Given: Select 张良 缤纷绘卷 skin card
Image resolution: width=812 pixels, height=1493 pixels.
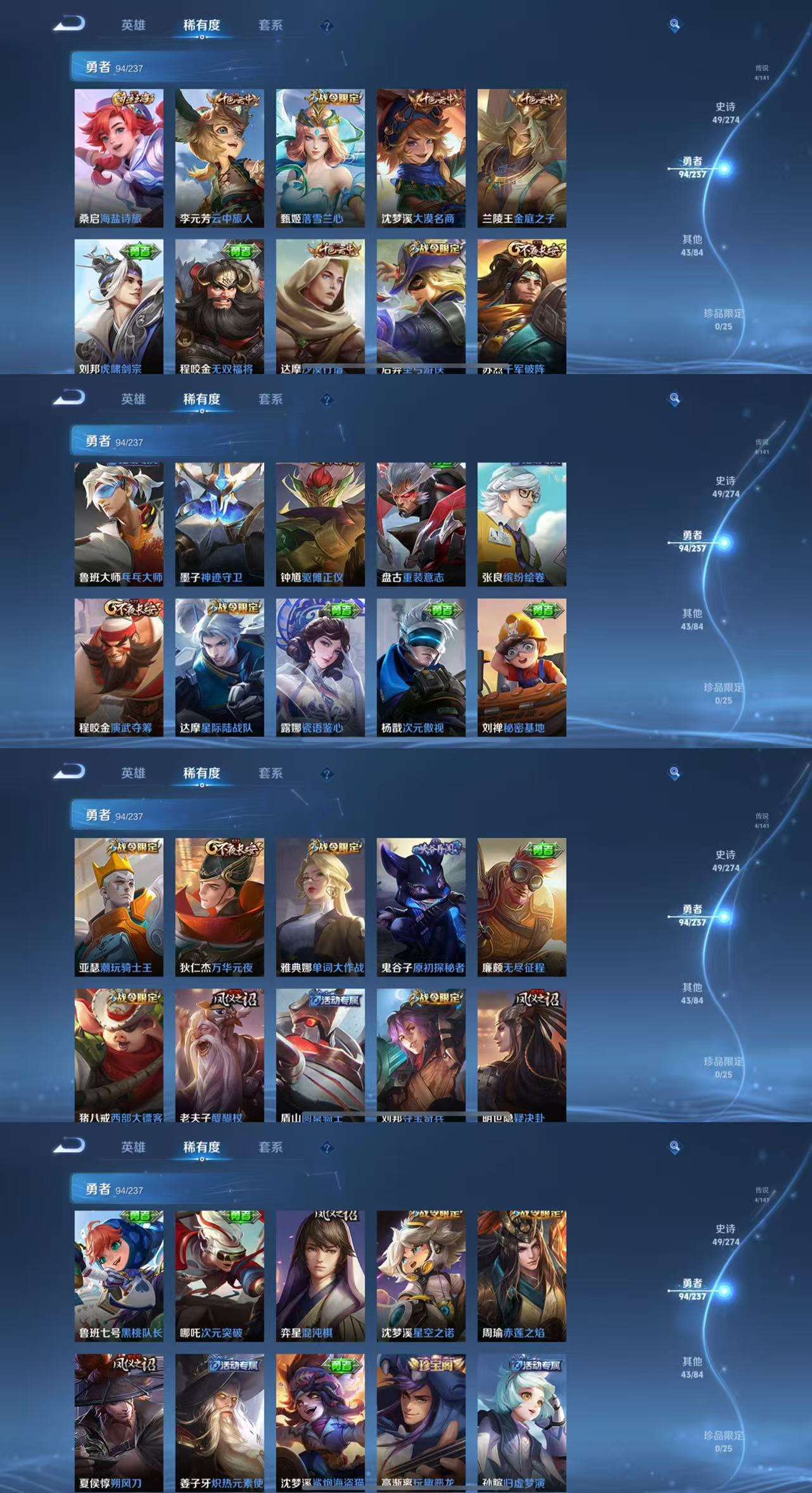Looking at the screenshot, I should pyautogui.click(x=521, y=524).
